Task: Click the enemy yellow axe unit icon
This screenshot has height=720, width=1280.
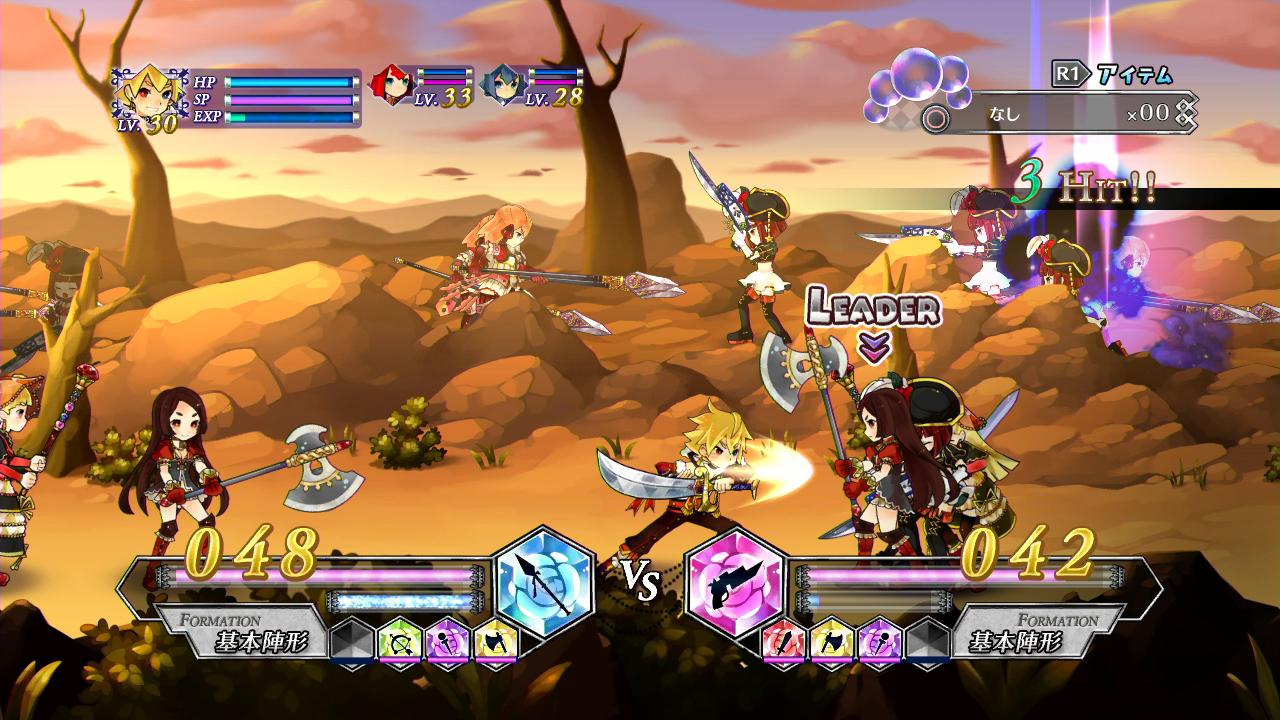Action: coord(830,642)
